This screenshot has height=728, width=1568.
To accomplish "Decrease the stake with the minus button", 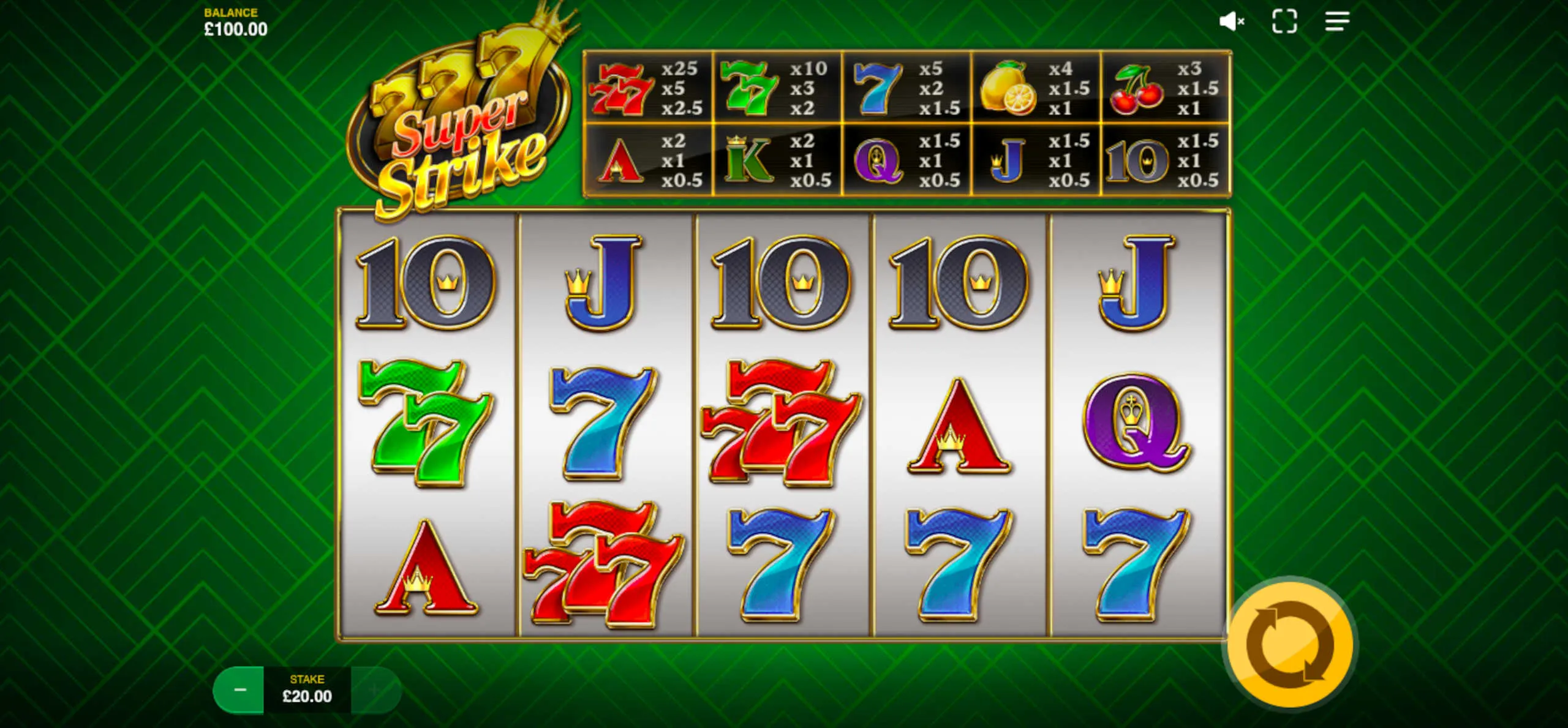I will 239,690.
